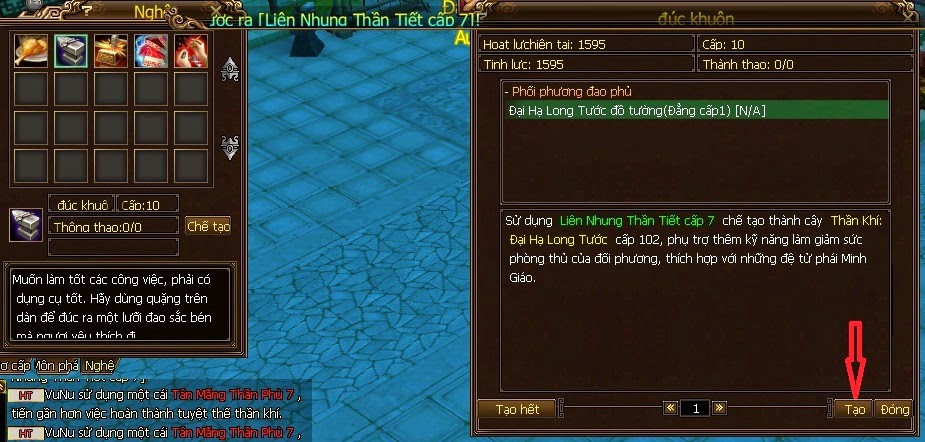925x442 pixels.
Task: Go to the previous recipe page
Action: click(x=670, y=409)
